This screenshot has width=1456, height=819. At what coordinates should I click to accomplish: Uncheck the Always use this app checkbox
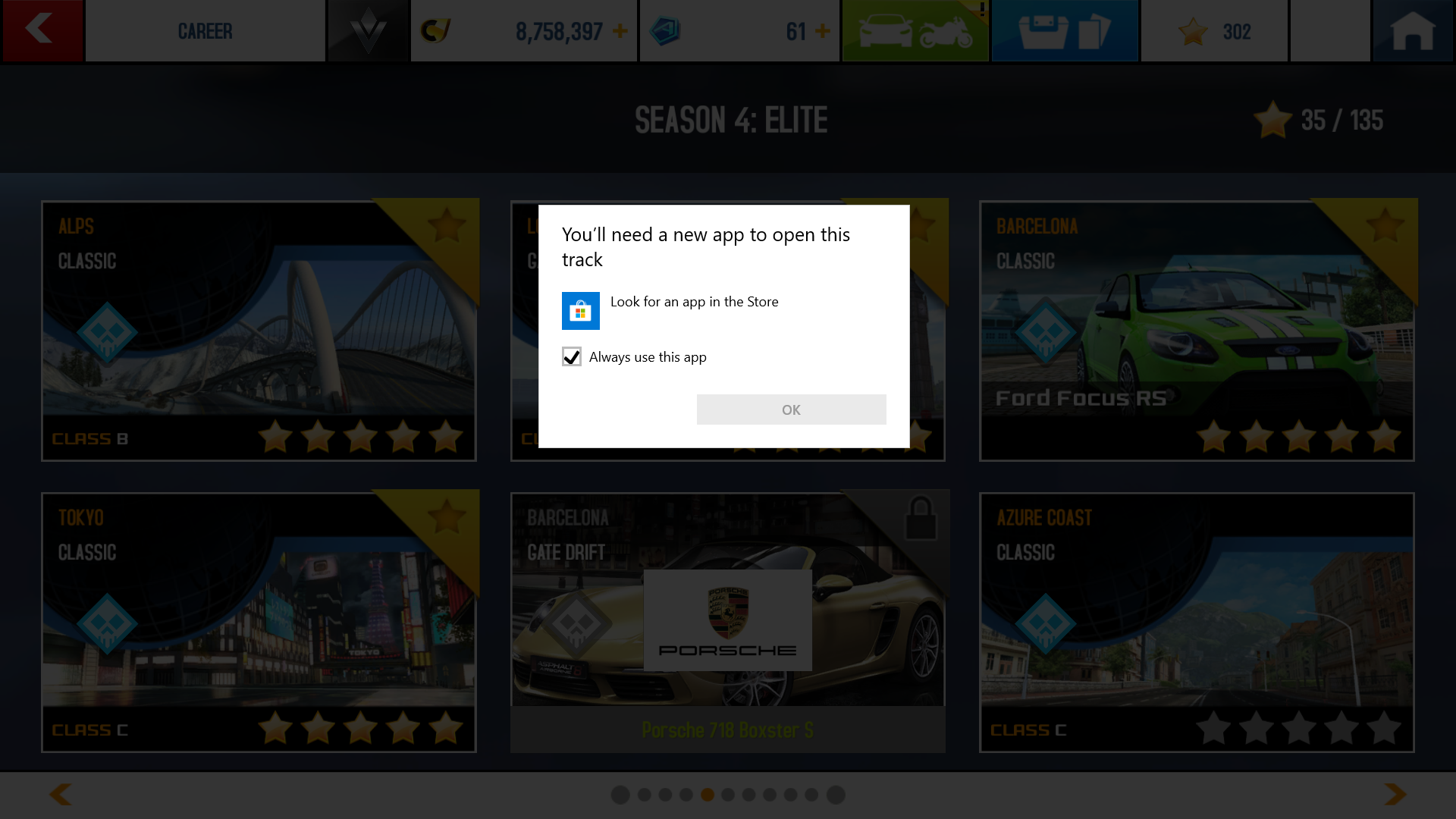click(572, 356)
